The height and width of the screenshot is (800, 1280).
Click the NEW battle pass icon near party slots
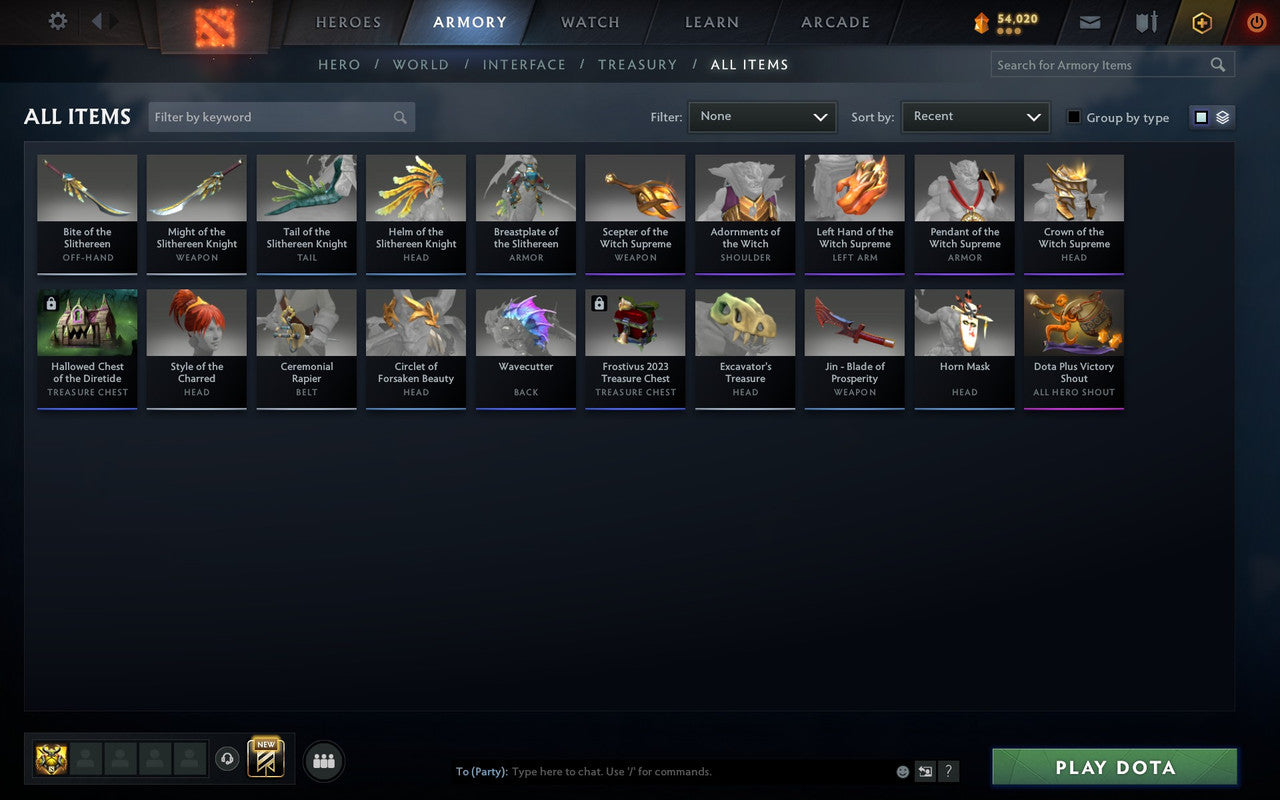pos(265,760)
